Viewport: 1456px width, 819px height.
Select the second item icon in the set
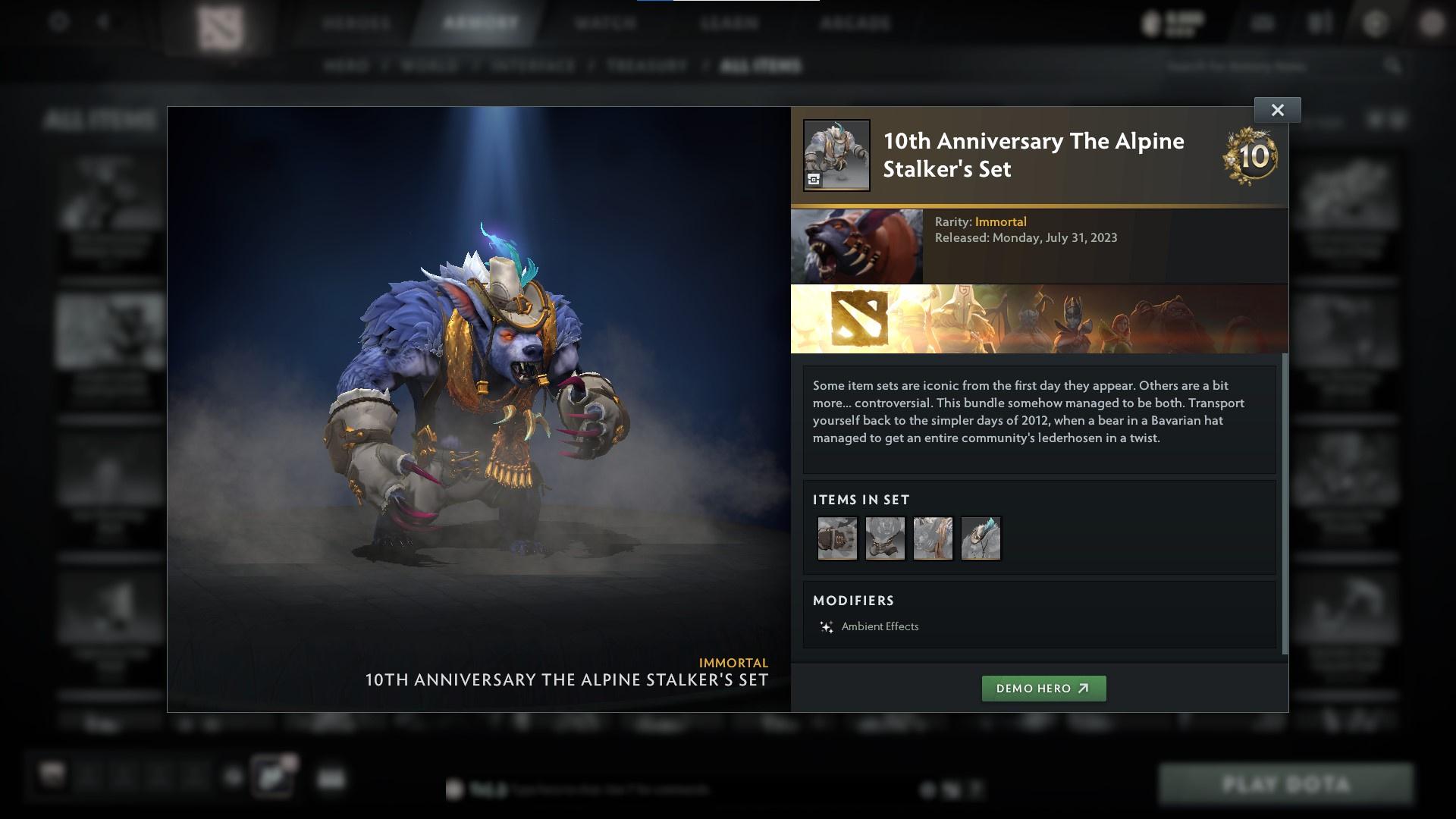[x=885, y=538]
